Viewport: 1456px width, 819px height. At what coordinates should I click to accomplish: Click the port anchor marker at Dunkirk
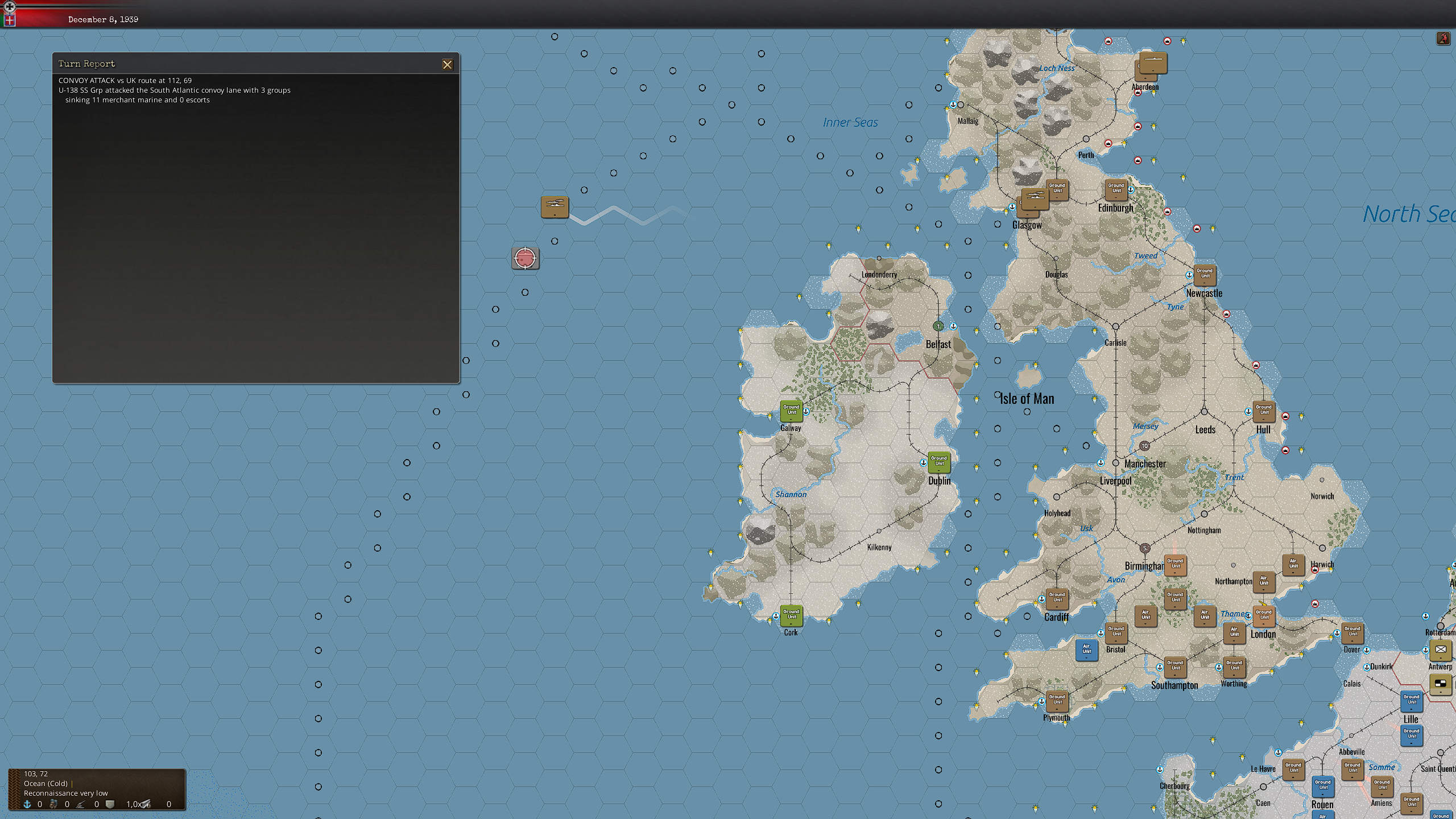point(1367,667)
